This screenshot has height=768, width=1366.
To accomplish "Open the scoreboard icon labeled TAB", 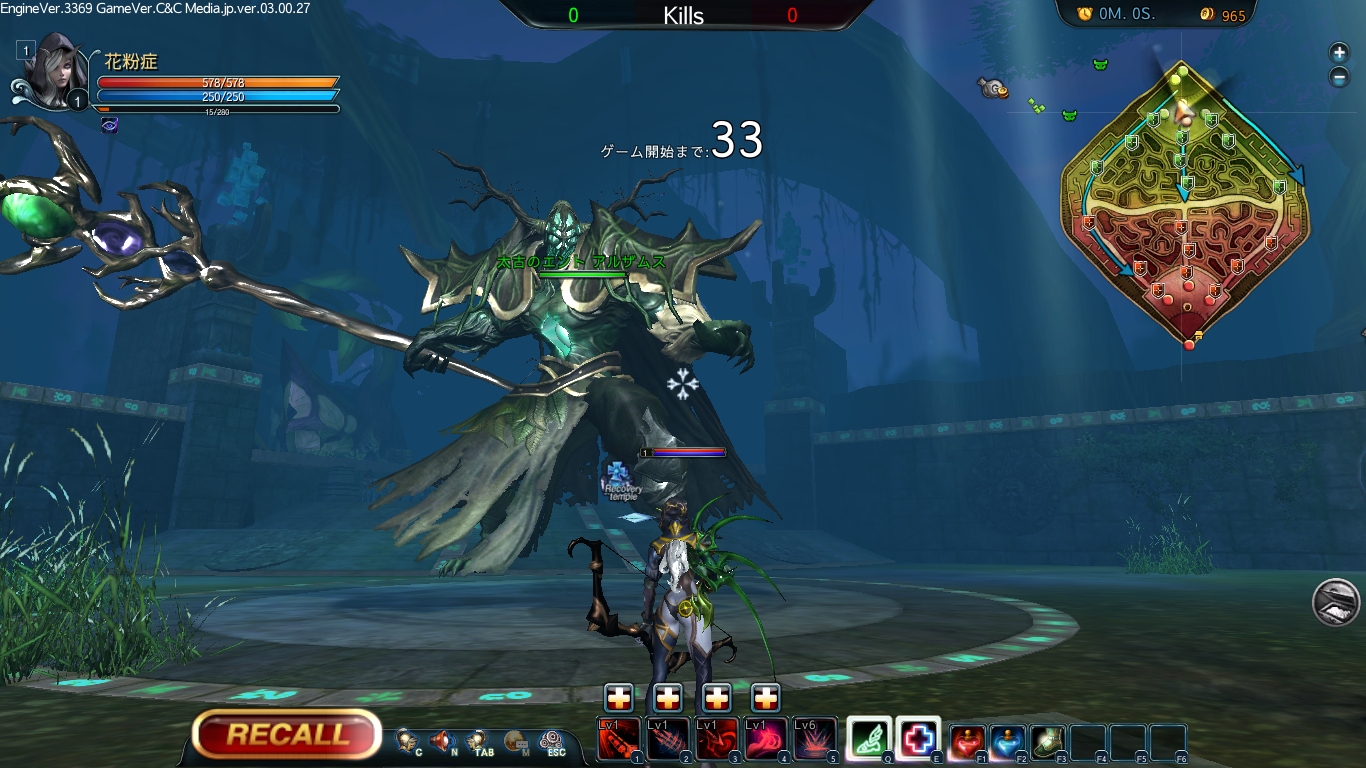I will point(478,741).
